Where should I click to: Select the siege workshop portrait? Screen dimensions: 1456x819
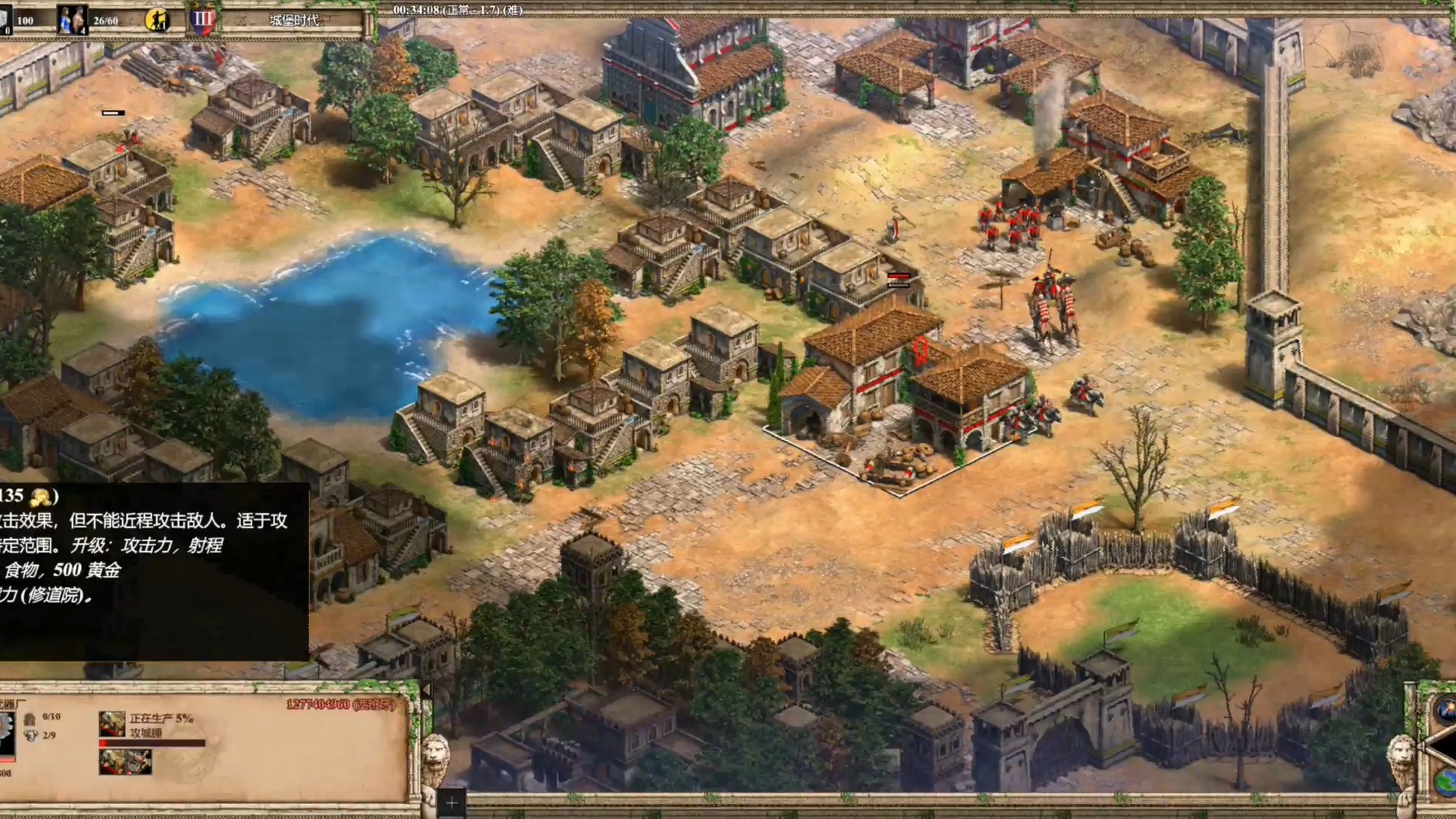pyautogui.click(x=8, y=733)
